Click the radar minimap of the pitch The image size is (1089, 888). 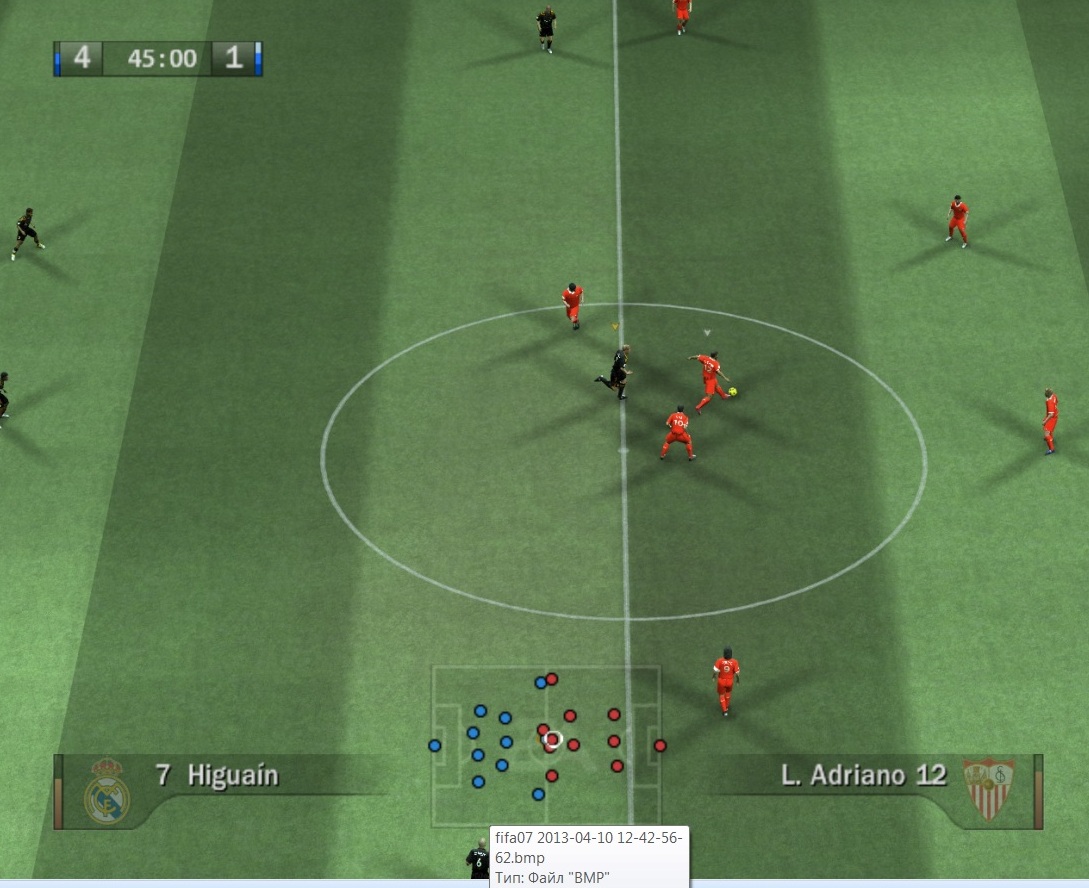[546, 744]
